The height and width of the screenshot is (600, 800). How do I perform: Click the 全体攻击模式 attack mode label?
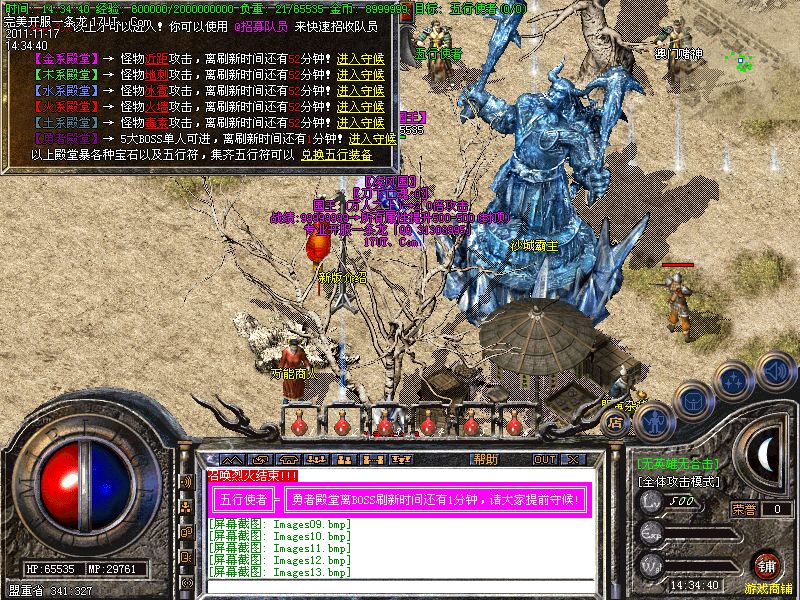[x=678, y=482]
